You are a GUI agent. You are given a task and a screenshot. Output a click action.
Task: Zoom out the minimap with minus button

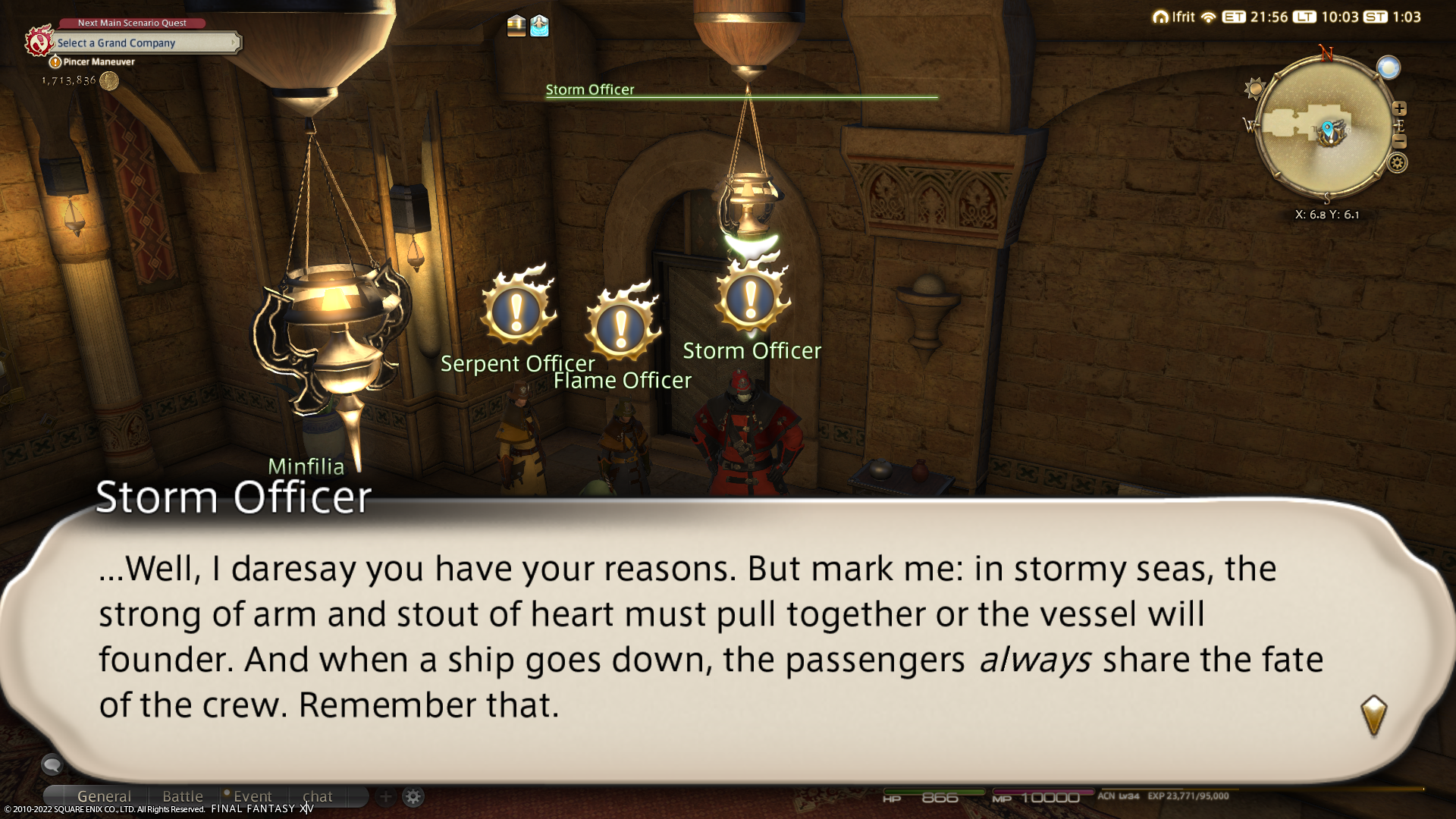[x=1400, y=142]
